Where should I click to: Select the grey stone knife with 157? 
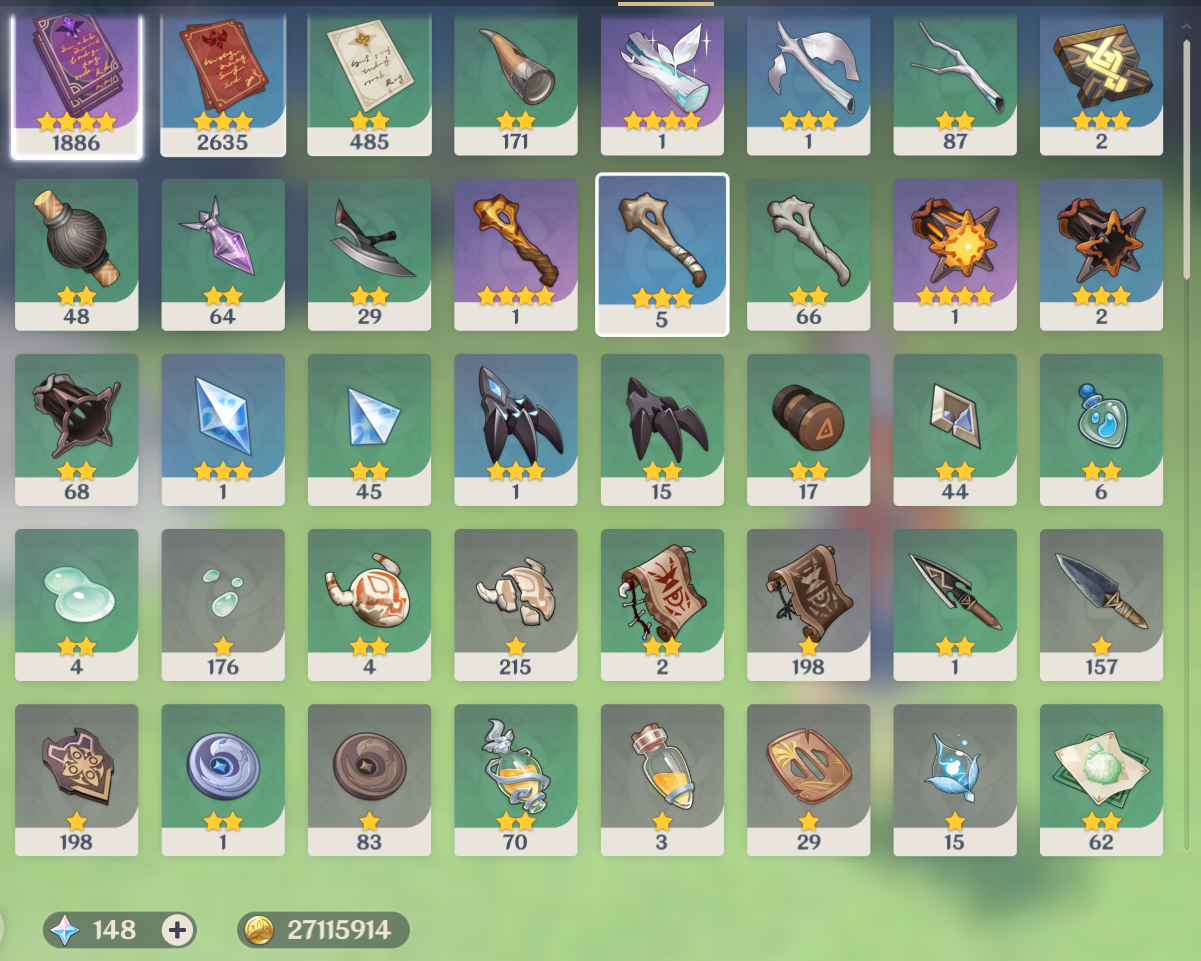coord(1101,604)
